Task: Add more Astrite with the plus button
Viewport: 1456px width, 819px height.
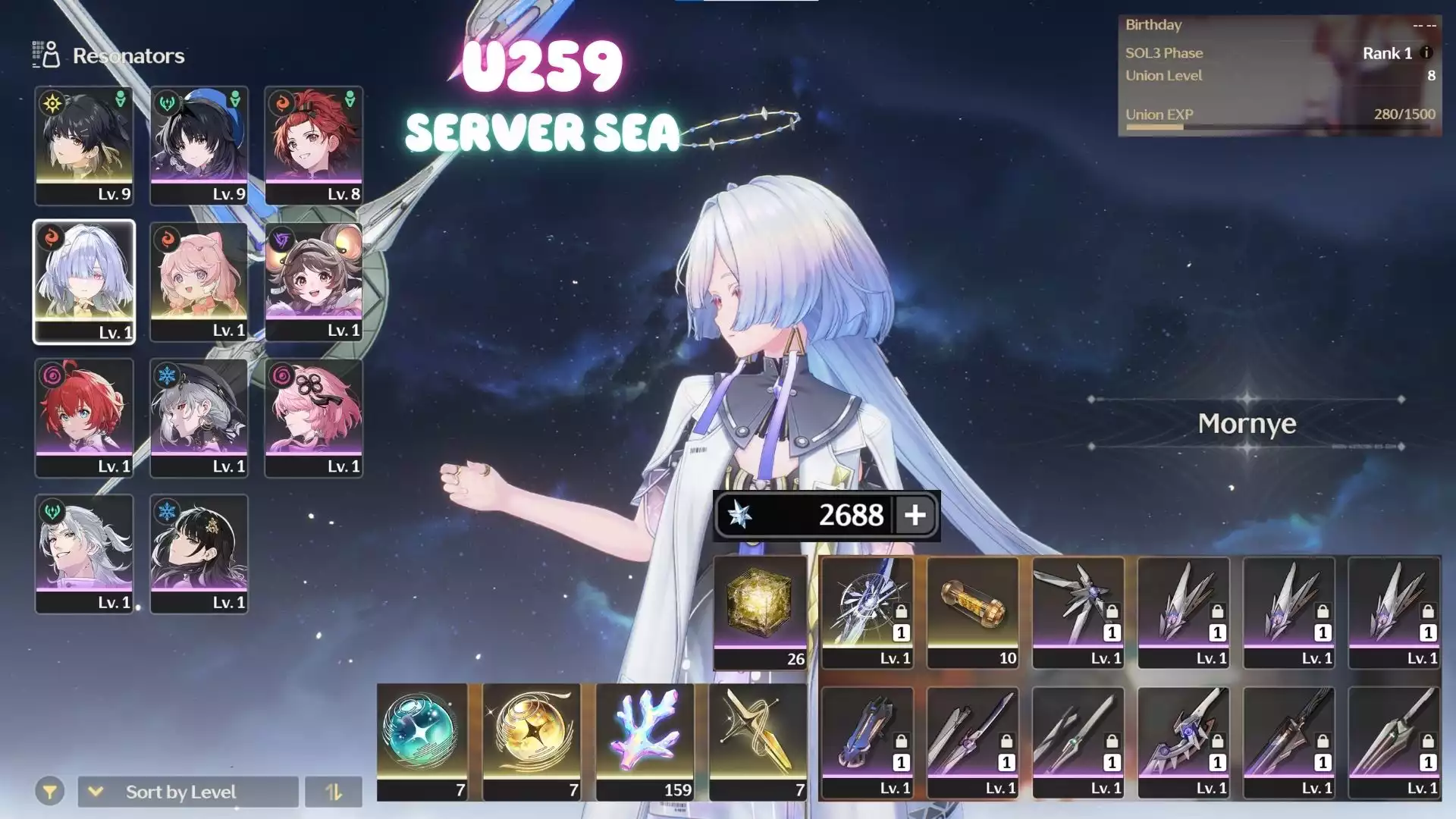Action: click(x=915, y=515)
